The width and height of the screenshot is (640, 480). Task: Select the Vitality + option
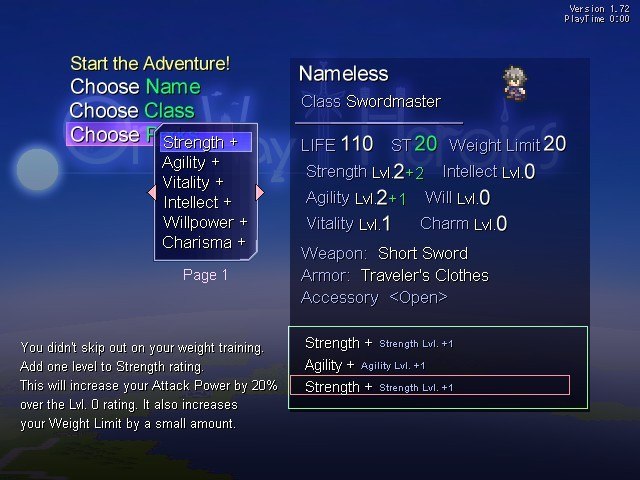click(x=192, y=182)
